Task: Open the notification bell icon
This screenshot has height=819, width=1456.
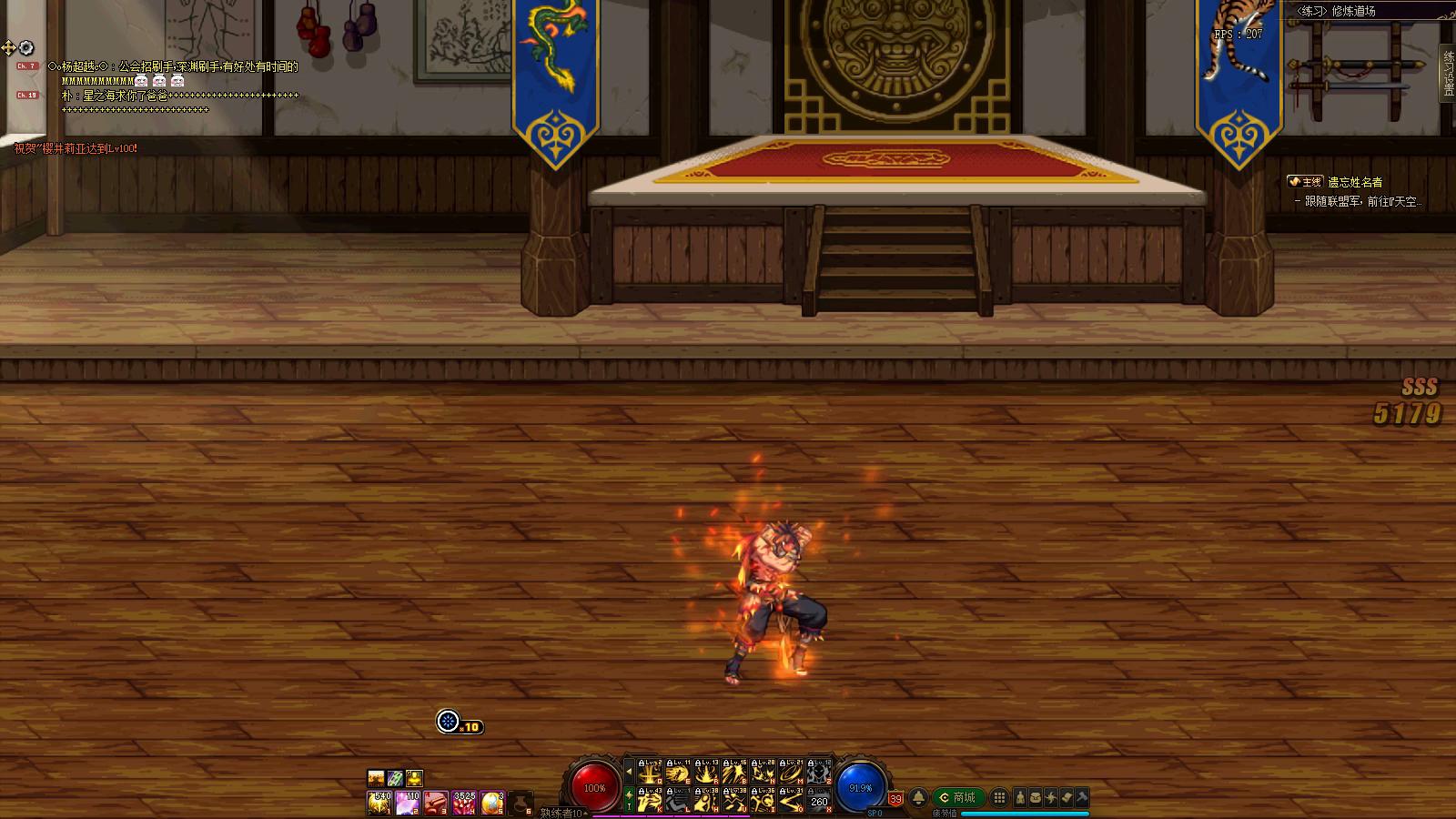Action: pyautogui.click(x=919, y=798)
